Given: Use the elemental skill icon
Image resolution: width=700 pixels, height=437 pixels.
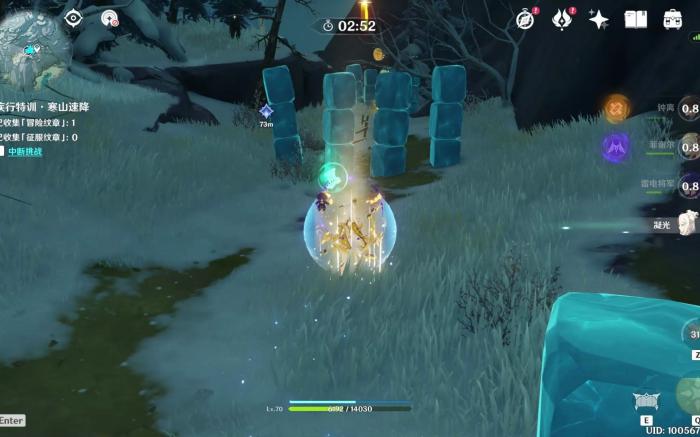Looking at the screenshot, I should (645, 402).
